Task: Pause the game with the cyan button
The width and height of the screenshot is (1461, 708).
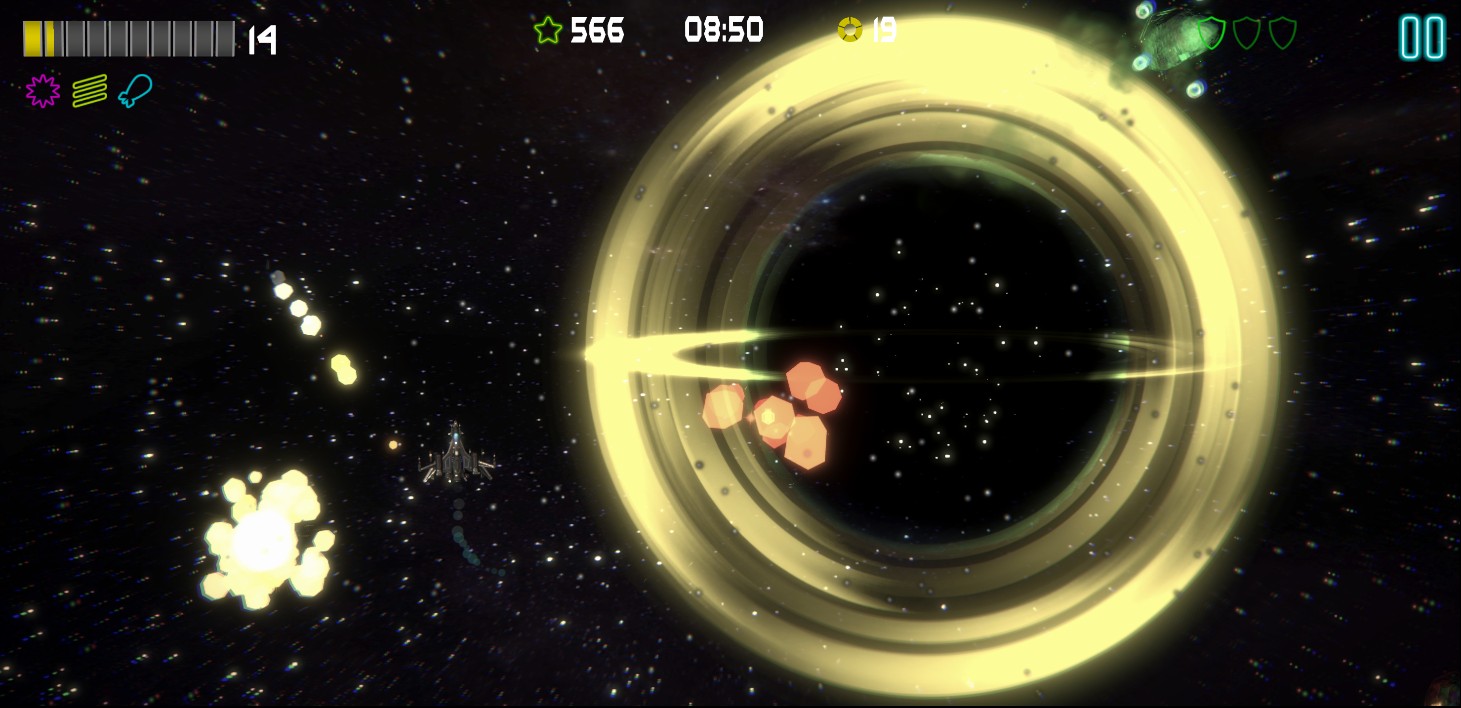Action: 1421,38
